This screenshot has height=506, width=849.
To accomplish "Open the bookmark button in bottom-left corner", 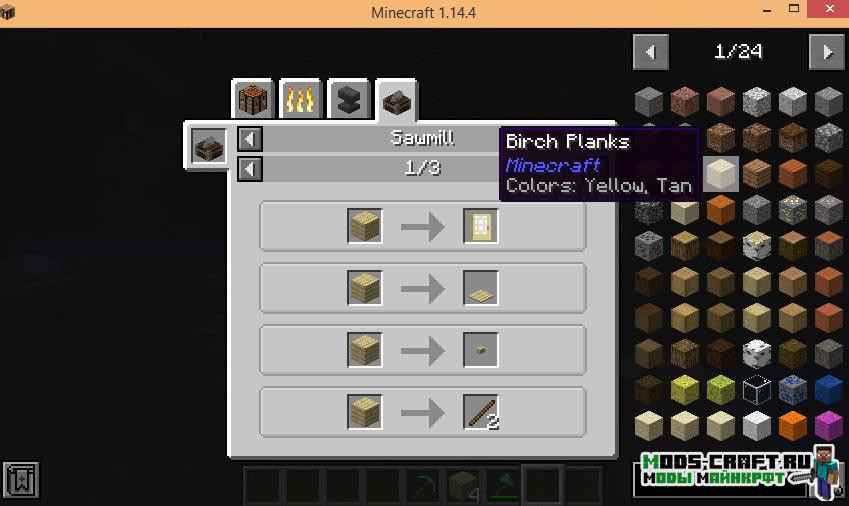I will click(21, 482).
